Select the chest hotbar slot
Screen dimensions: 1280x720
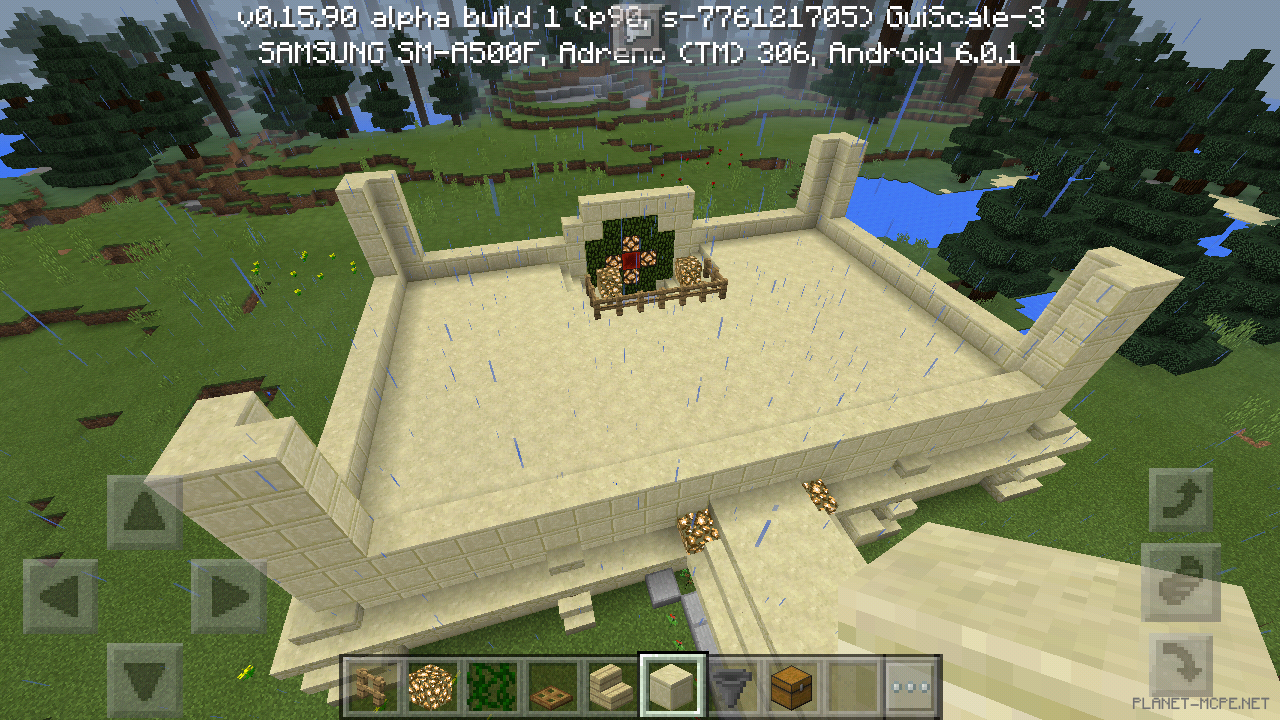791,686
